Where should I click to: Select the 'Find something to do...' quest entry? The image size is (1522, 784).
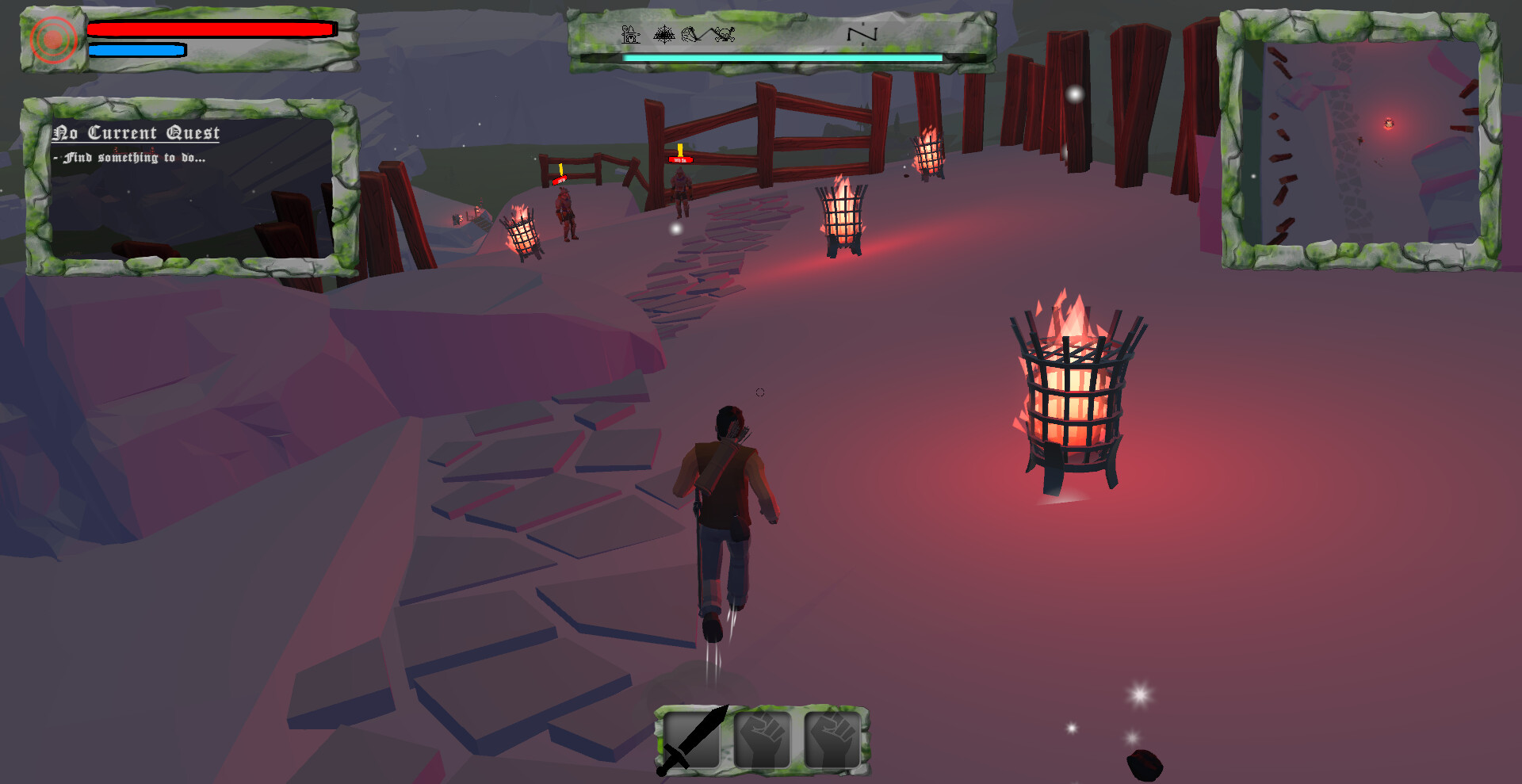pyautogui.click(x=128, y=157)
